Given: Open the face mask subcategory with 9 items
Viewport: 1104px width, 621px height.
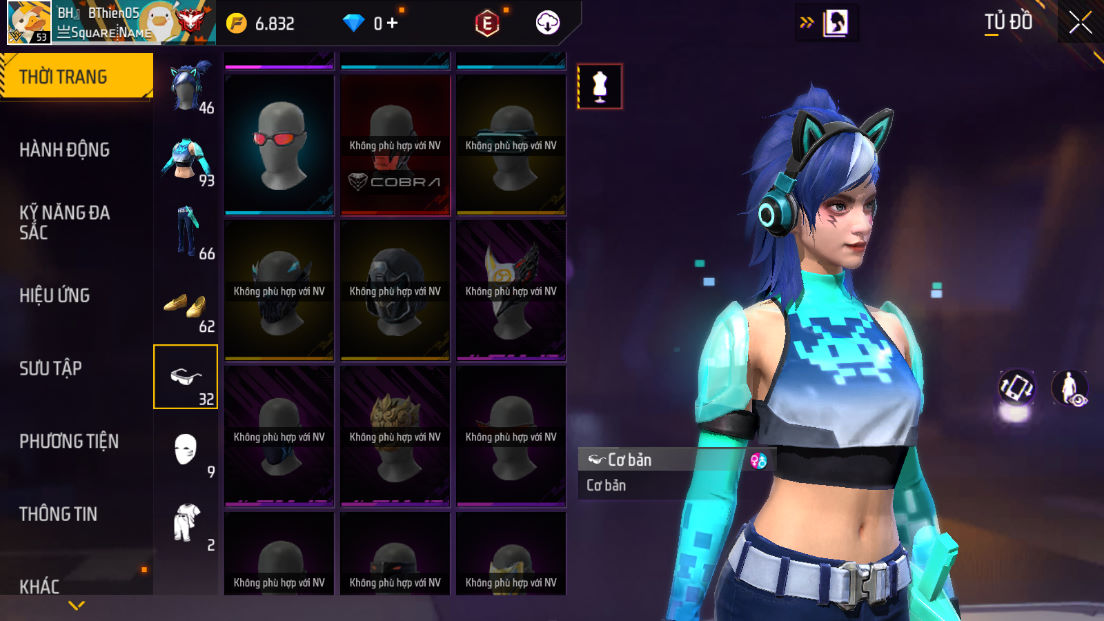Looking at the screenshot, I should coord(186,450).
